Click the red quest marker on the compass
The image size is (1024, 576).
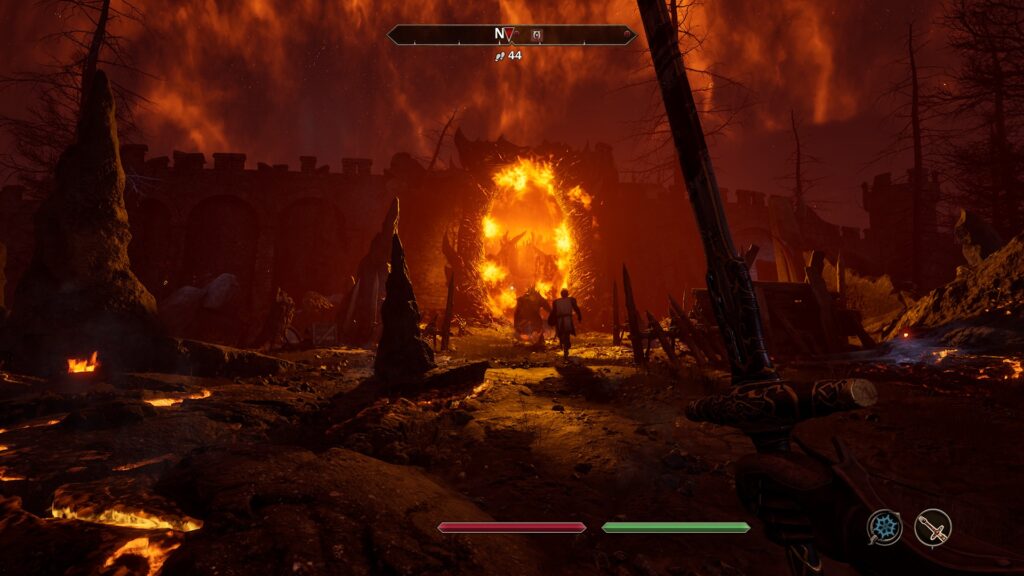click(511, 35)
